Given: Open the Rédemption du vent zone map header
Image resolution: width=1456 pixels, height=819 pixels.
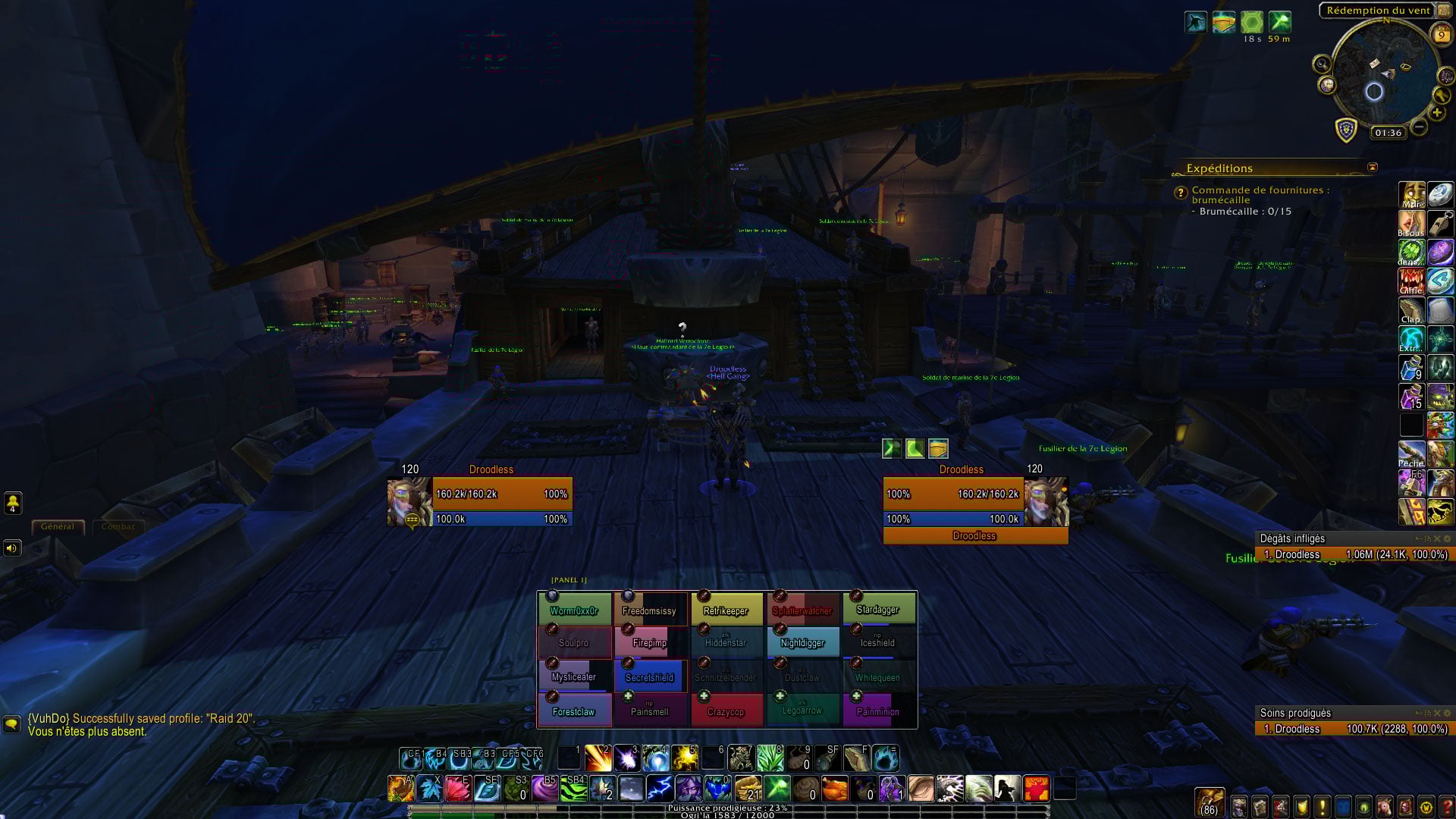Looking at the screenshot, I should pyautogui.click(x=1377, y=11).
